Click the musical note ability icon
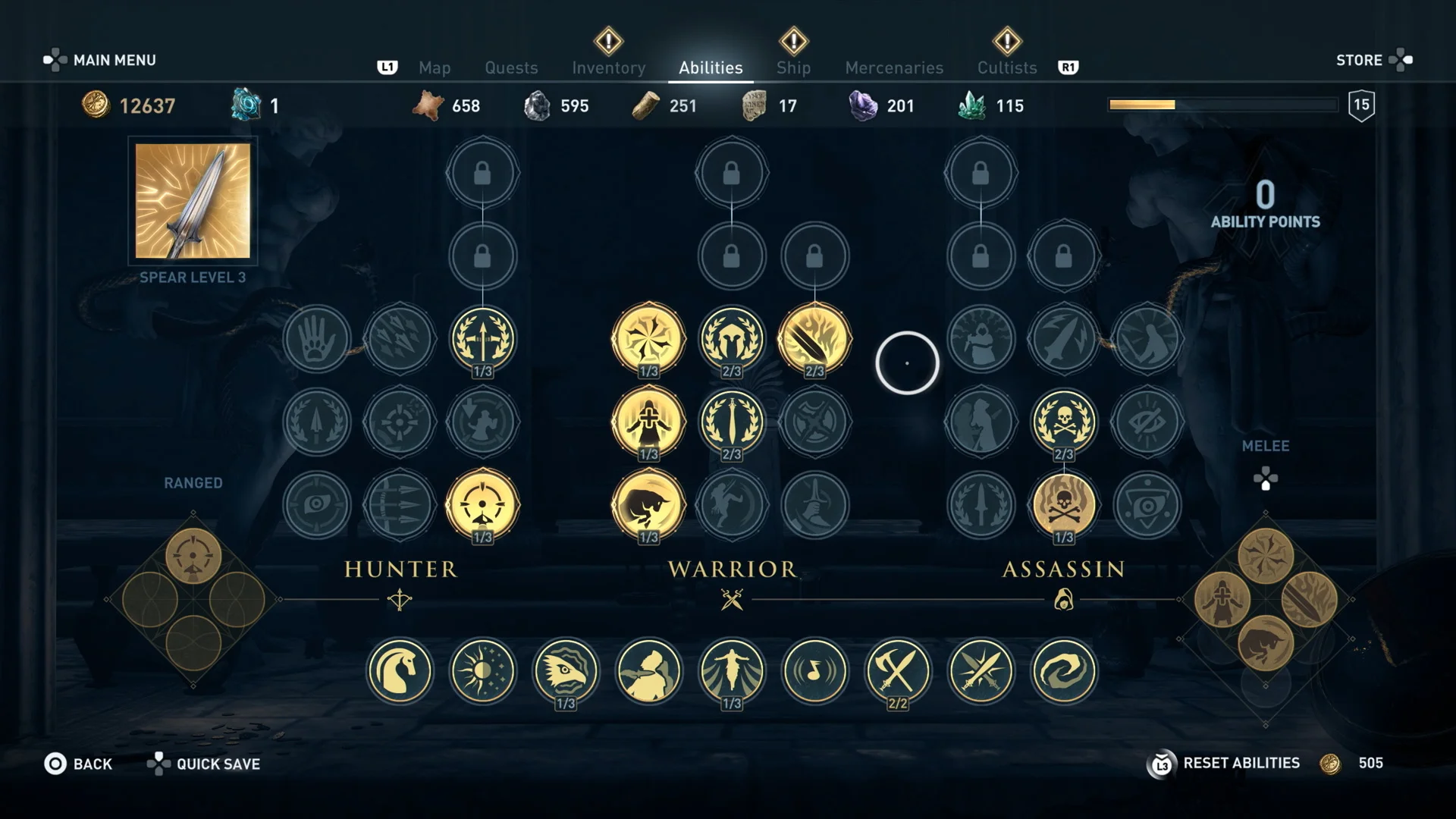This screenshot has height=819, width=1456. pyautogui.click(x=815, y=672)
